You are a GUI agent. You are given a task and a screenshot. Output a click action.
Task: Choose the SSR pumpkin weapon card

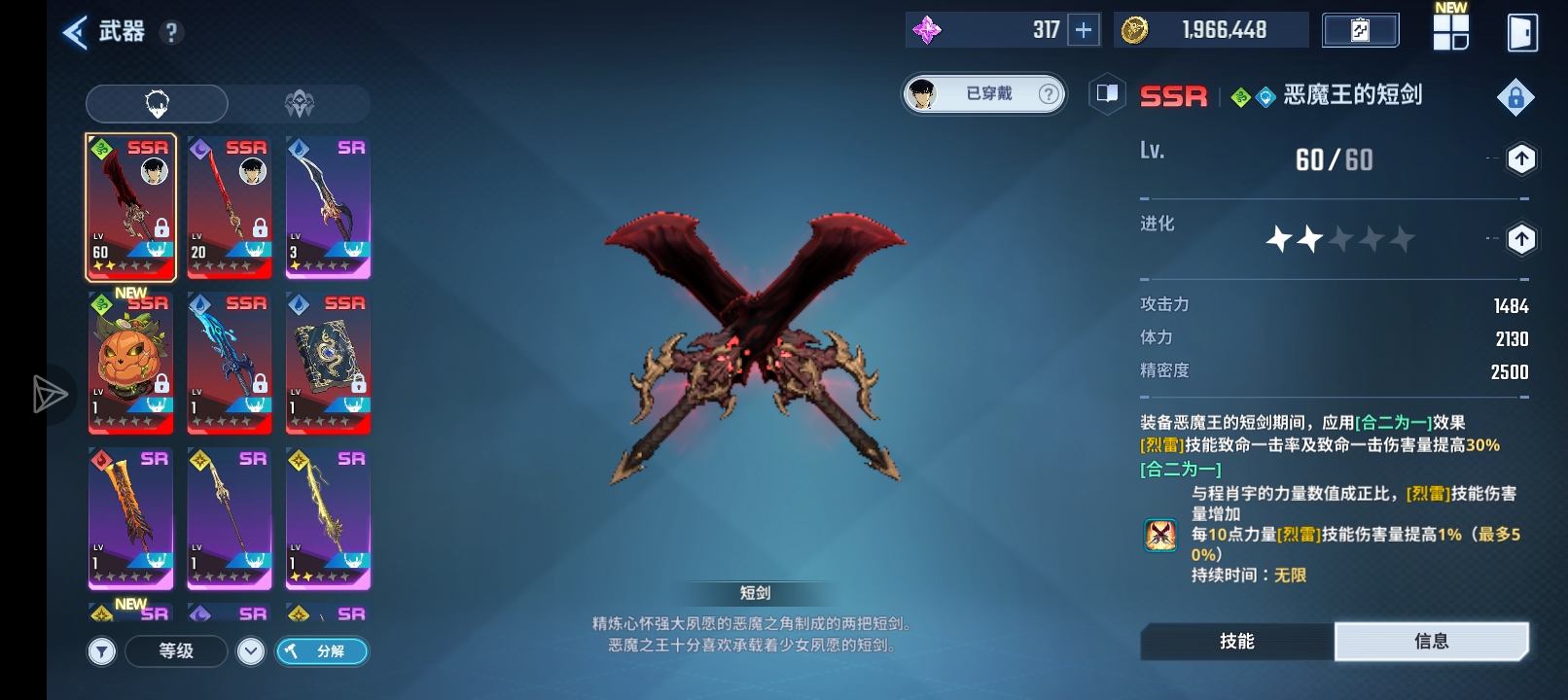pos(131,362)
